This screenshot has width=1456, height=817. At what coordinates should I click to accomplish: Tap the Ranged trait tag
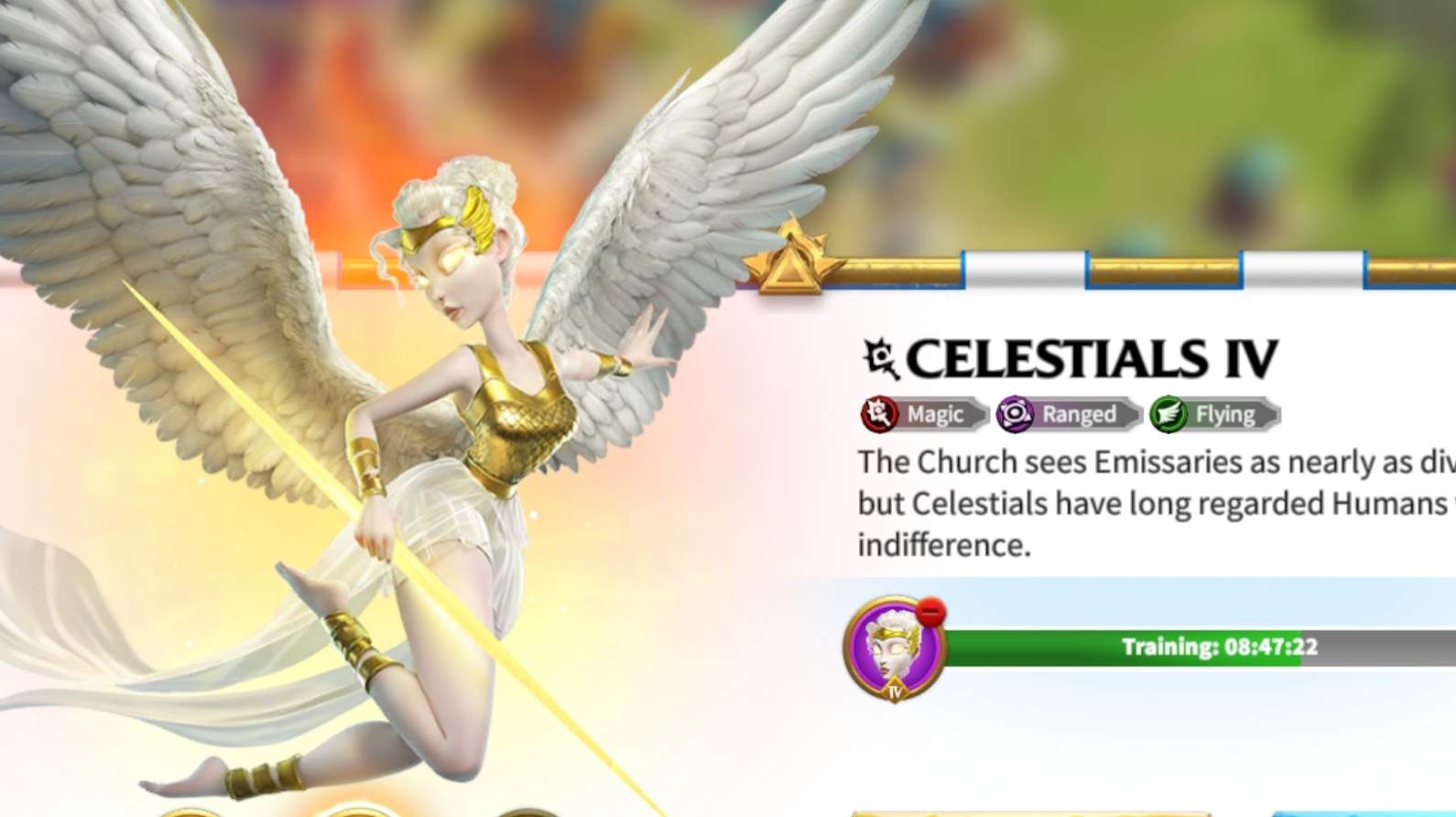click(x=1067, y=415)
